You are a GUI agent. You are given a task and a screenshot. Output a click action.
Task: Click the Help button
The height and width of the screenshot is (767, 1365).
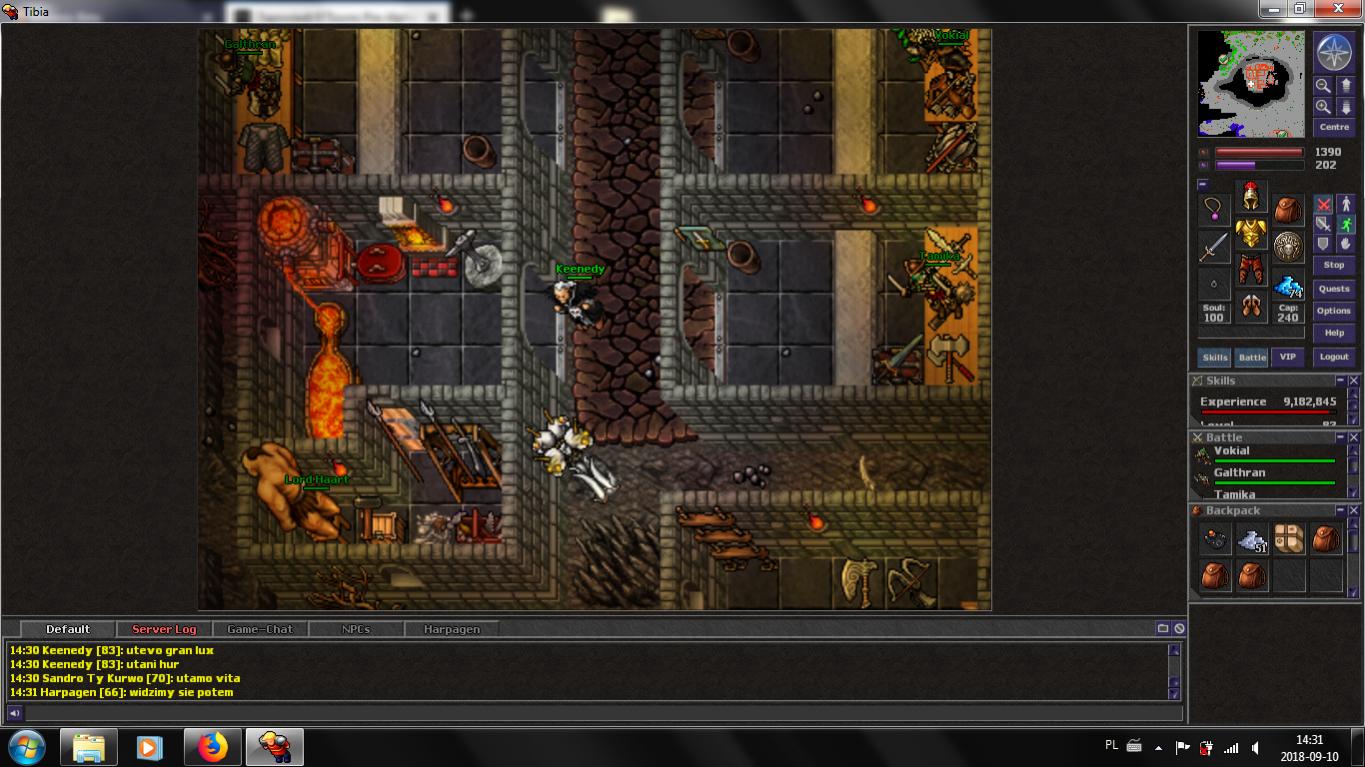1334,333
